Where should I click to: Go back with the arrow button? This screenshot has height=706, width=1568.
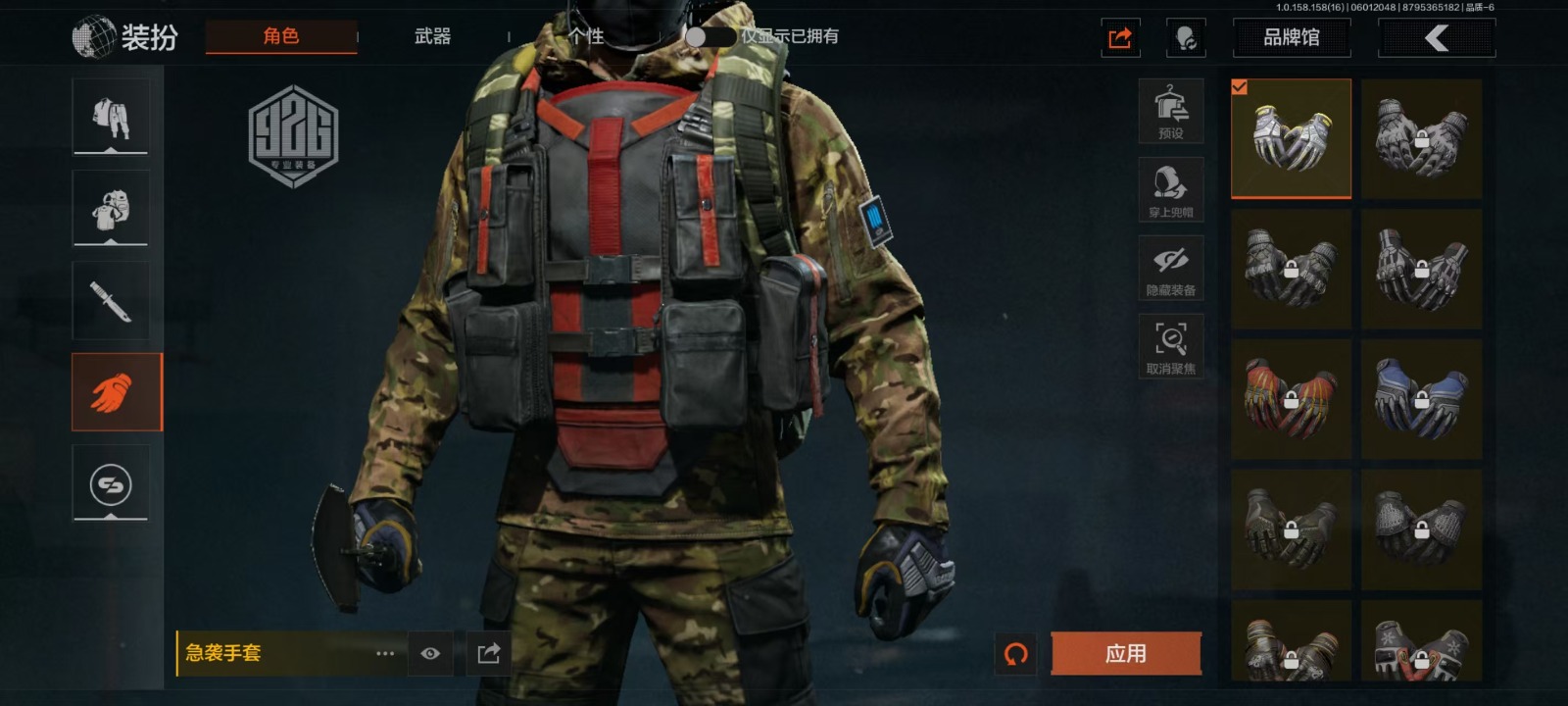[x=1437, y=37]
